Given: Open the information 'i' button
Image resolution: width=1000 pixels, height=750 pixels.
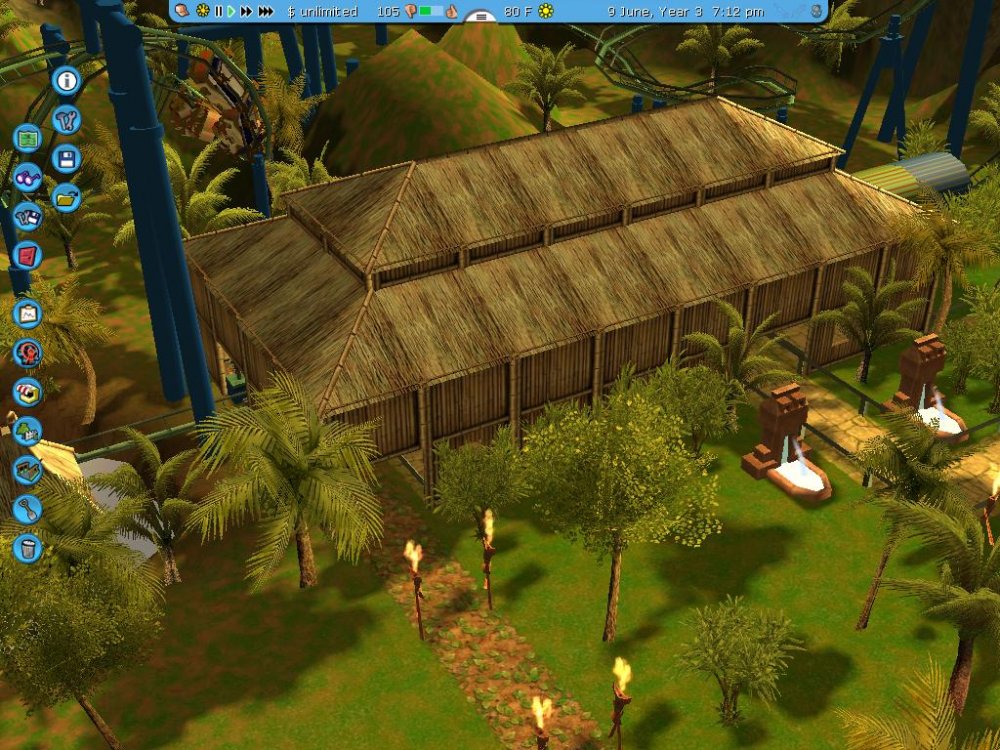Looking at the screenshot, I should [67, 80].
